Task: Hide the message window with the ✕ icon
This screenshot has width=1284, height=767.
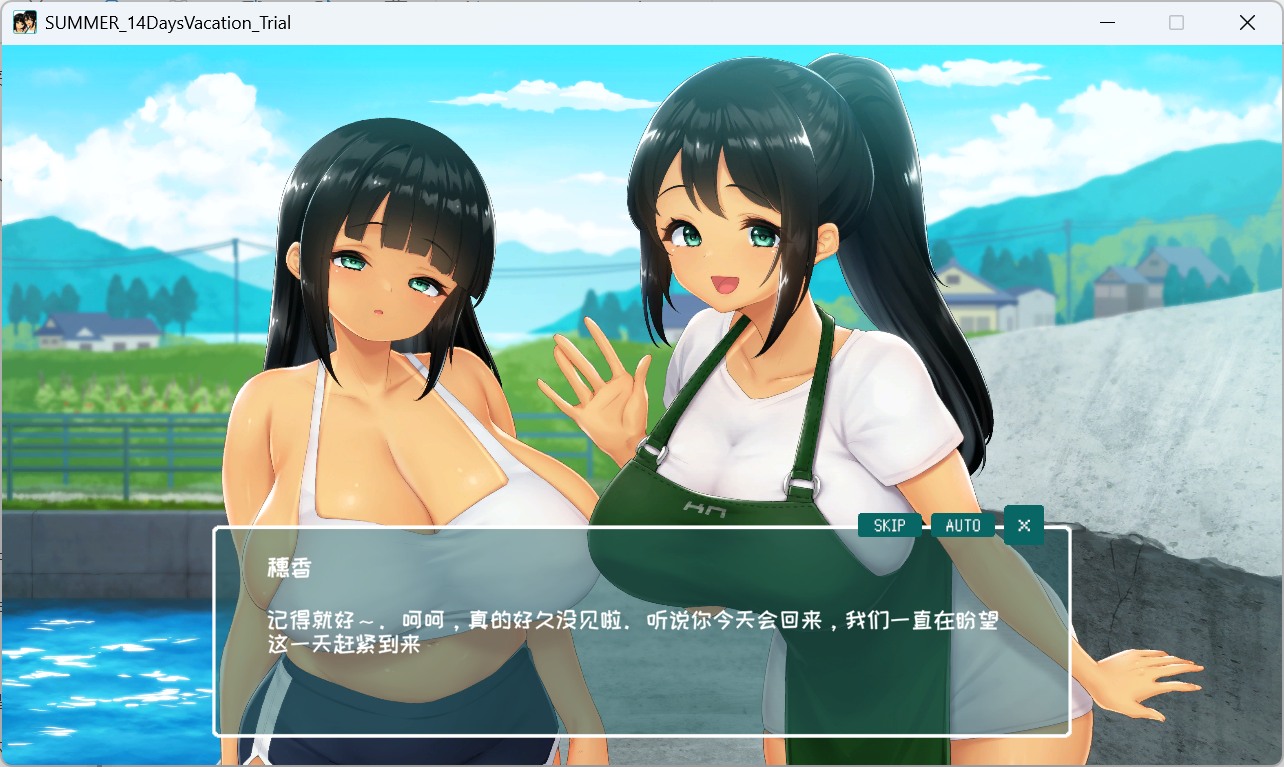Action: [x=1022, y=524]
